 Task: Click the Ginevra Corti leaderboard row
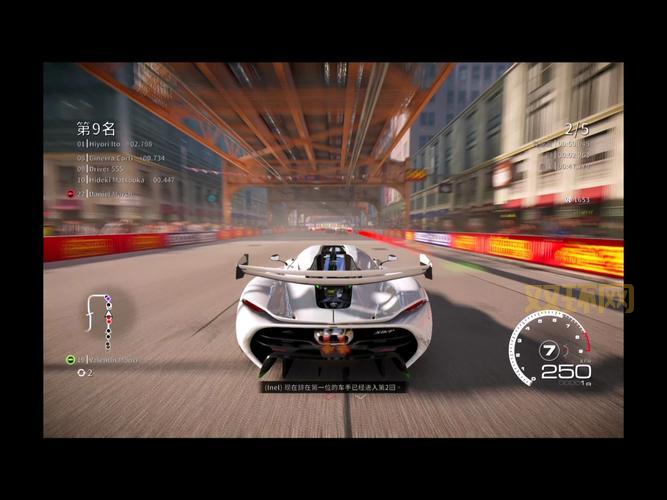pos(112,157)
